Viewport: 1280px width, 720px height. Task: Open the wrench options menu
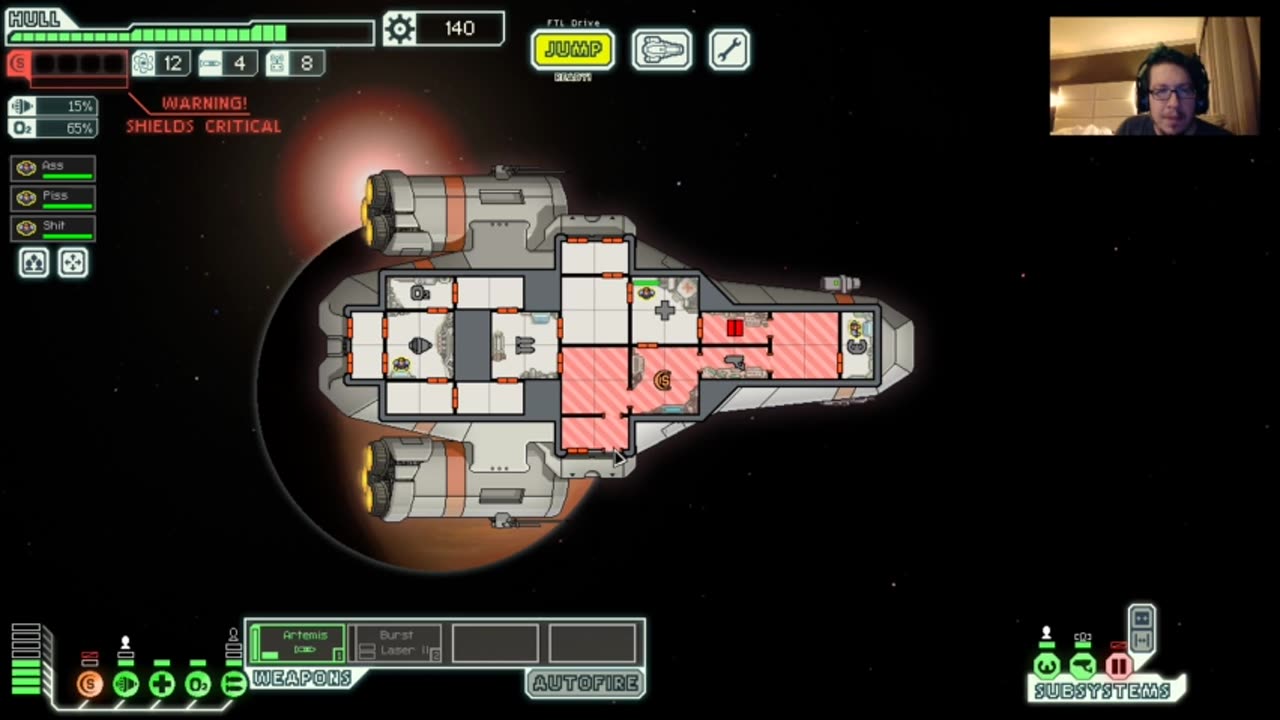(x=729, y=50)
